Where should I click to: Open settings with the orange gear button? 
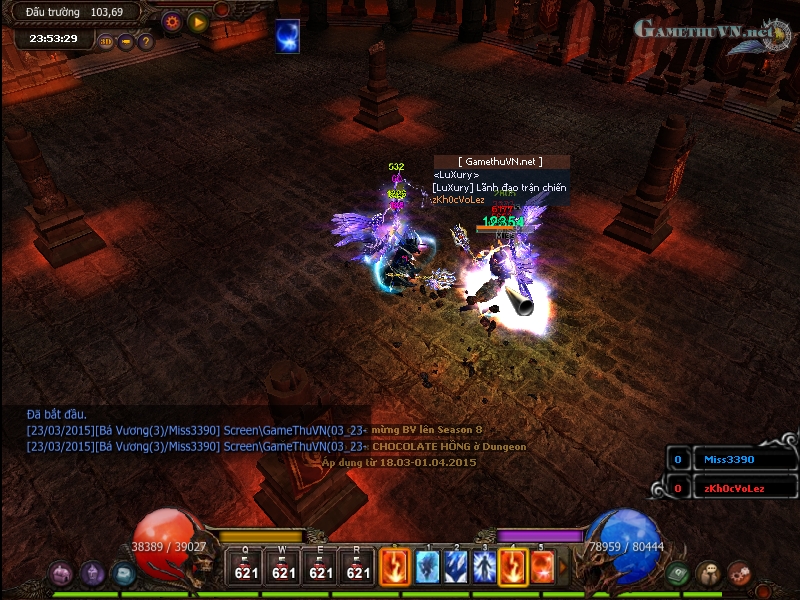pos(172,21)
